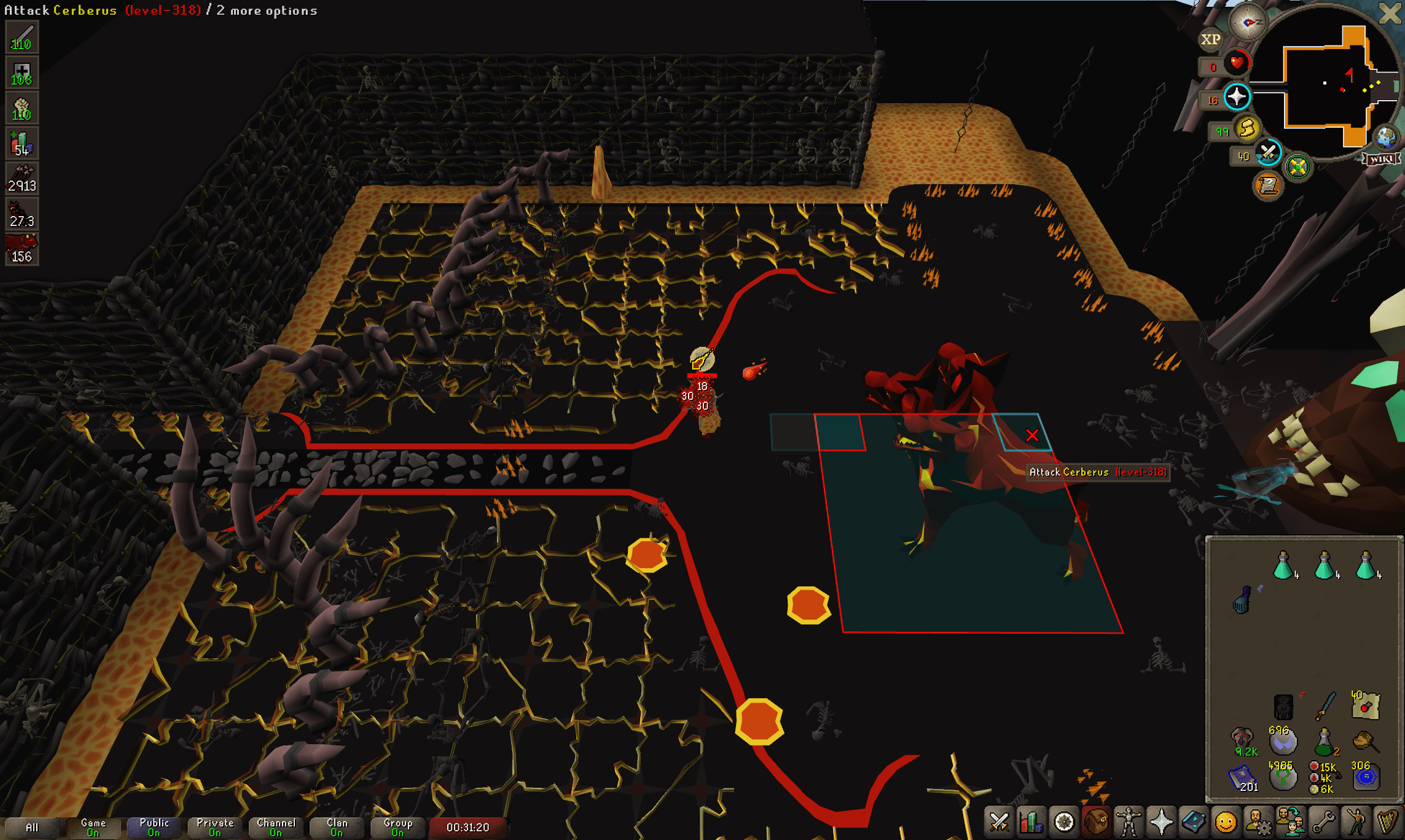Click the Wiki lookup banner
The height and width of the screenshot is (840, 1405).
click(x=1382, y=159)
